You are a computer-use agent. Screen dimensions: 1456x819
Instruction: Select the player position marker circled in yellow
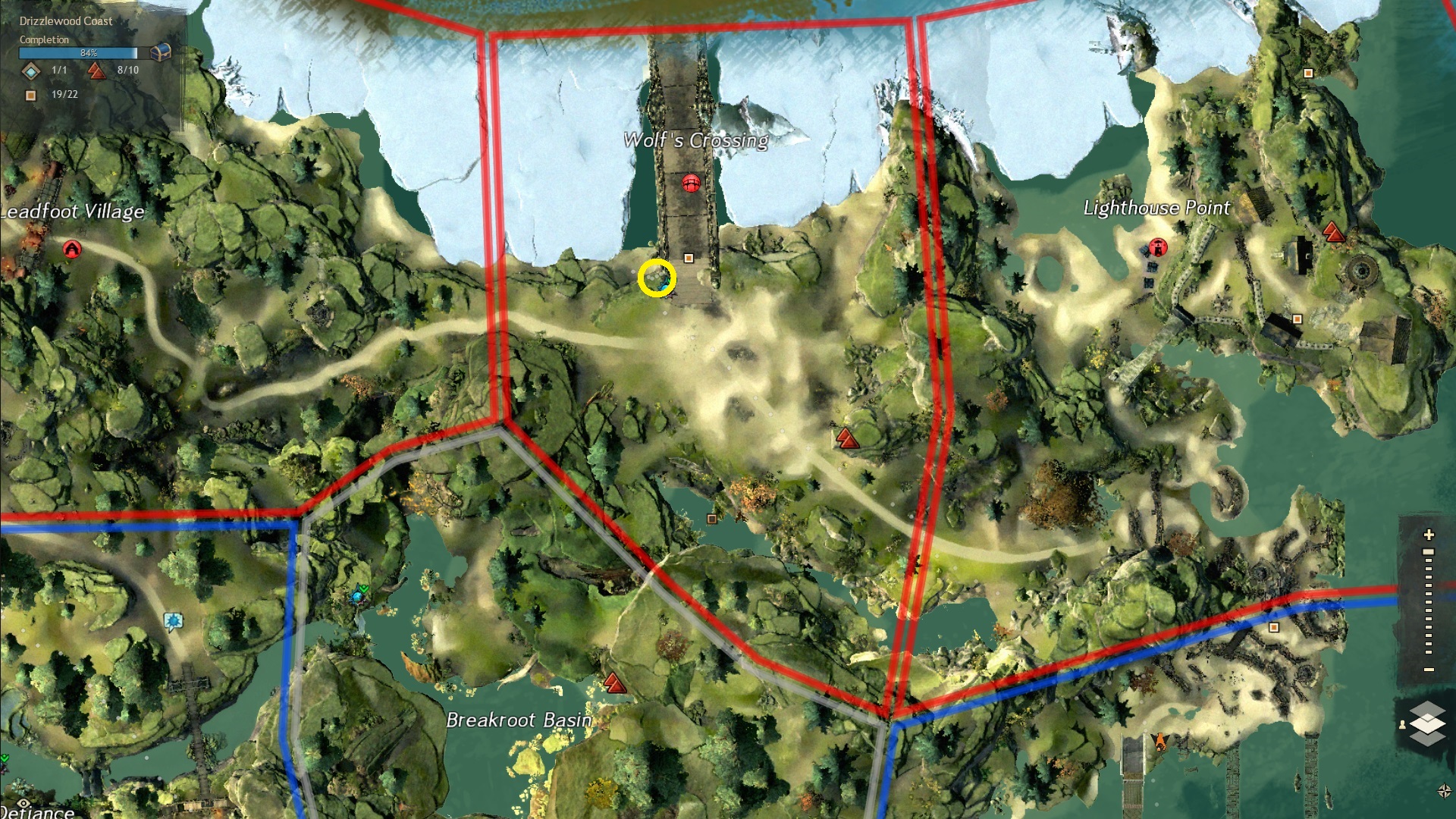[x=657, y=278]
